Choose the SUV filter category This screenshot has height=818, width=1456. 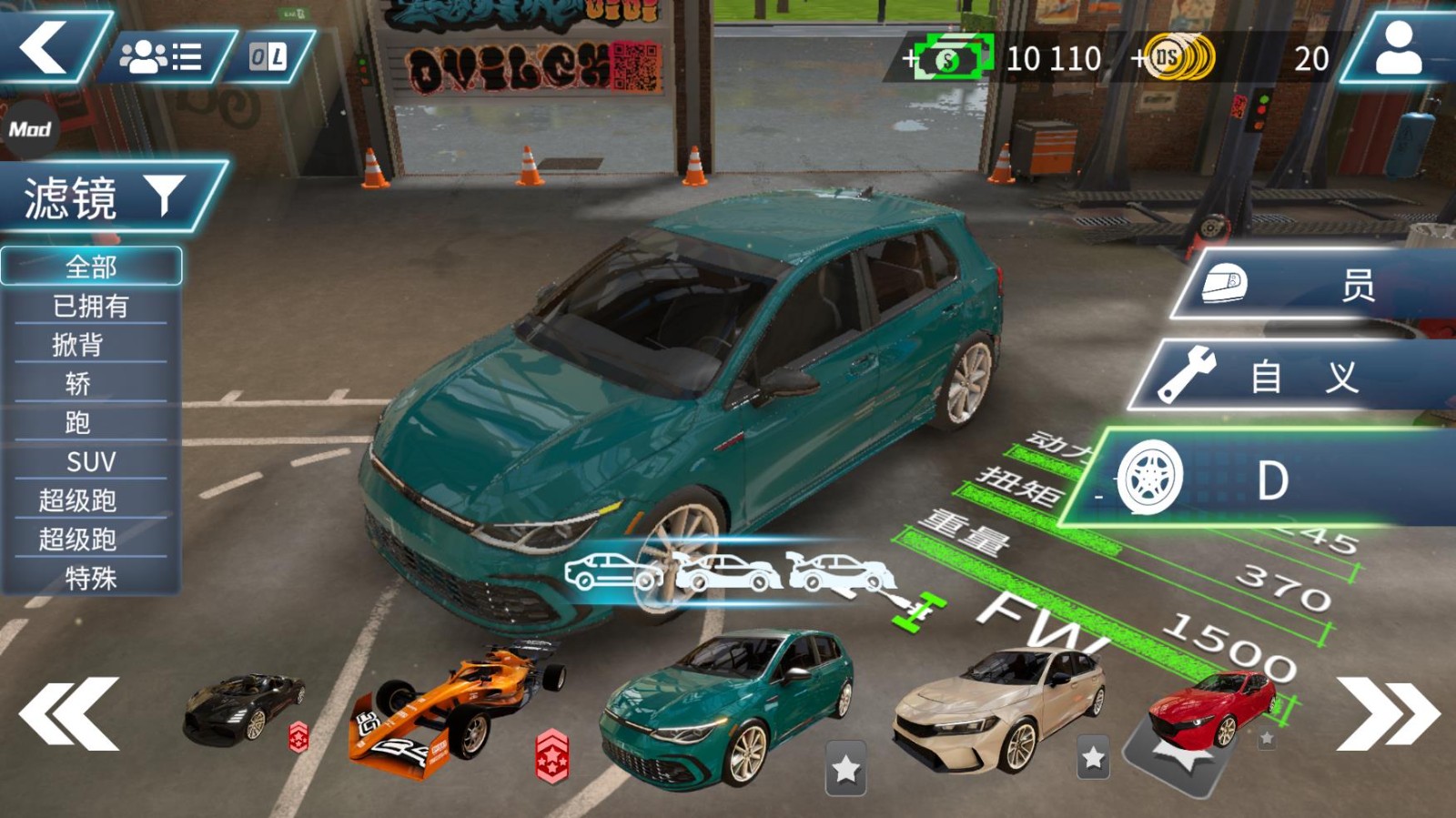pyautogui.click(x=91, y=461)
